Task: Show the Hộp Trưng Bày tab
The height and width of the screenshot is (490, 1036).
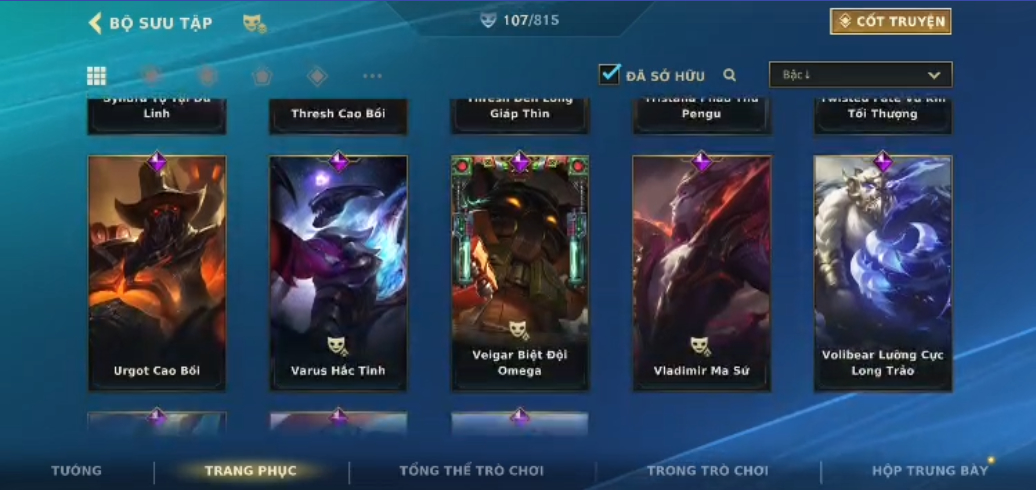Action: click(x=929, y=470)
